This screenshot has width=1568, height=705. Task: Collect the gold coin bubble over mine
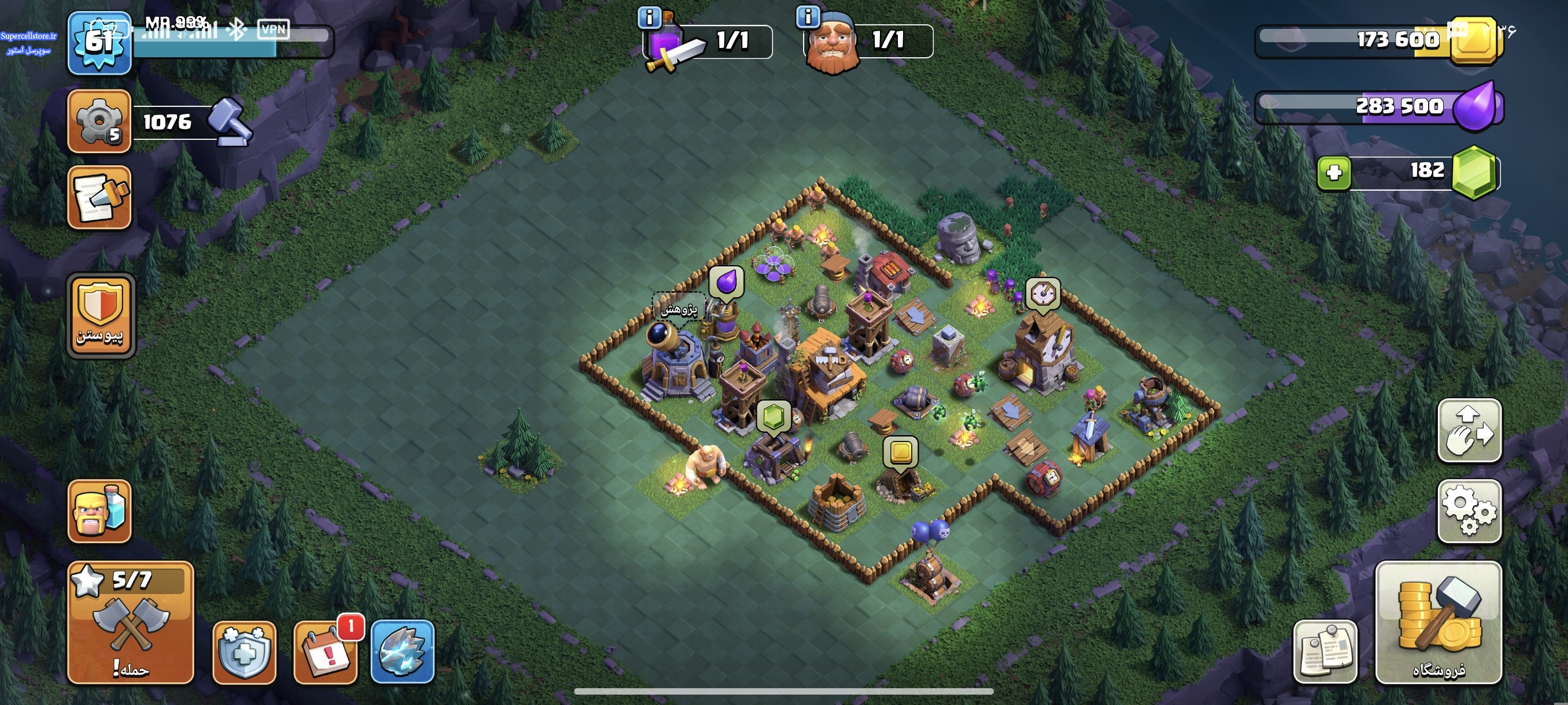click(900, 452)
